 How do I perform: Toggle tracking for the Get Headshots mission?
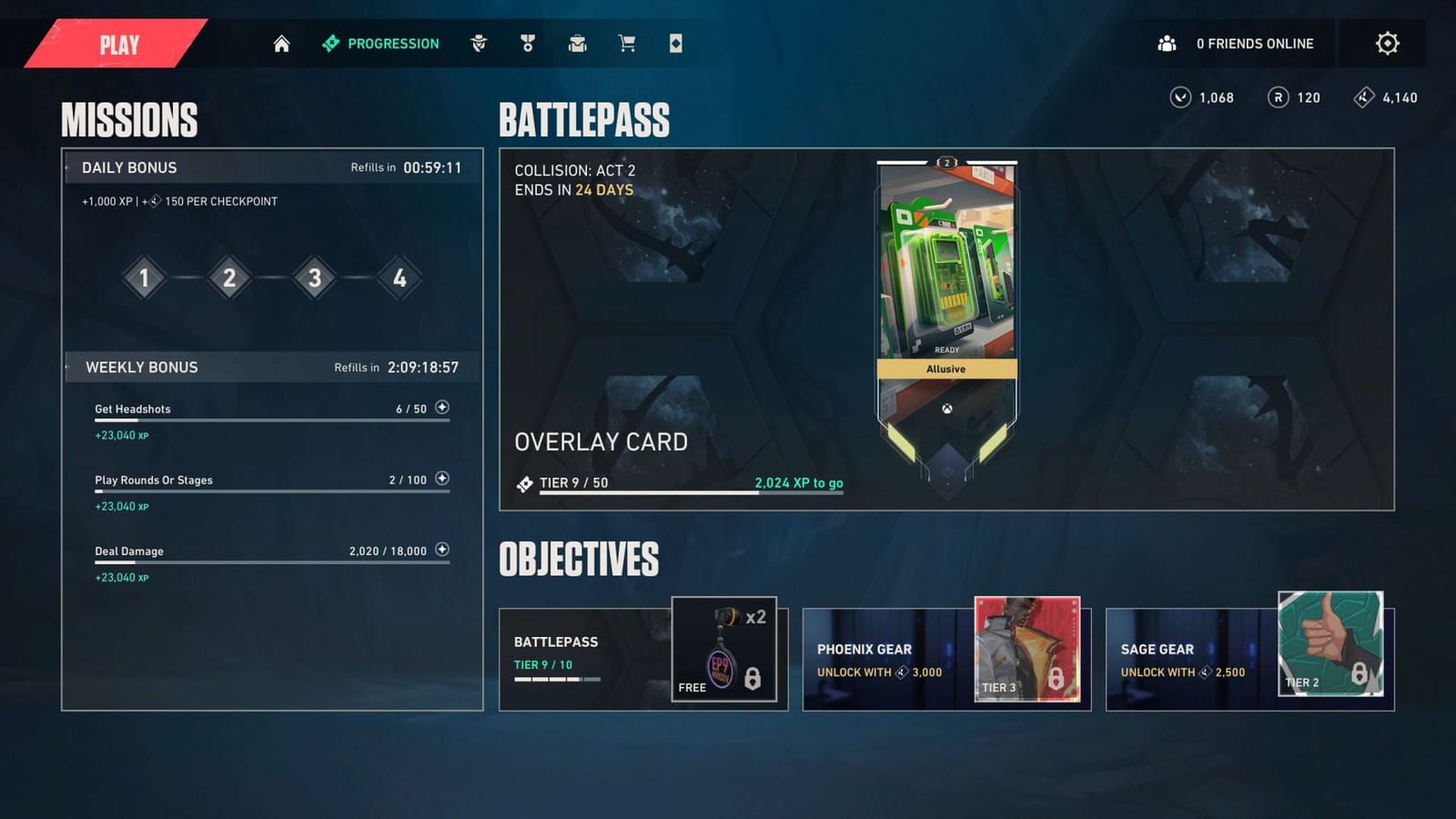[x=442, y=408]
